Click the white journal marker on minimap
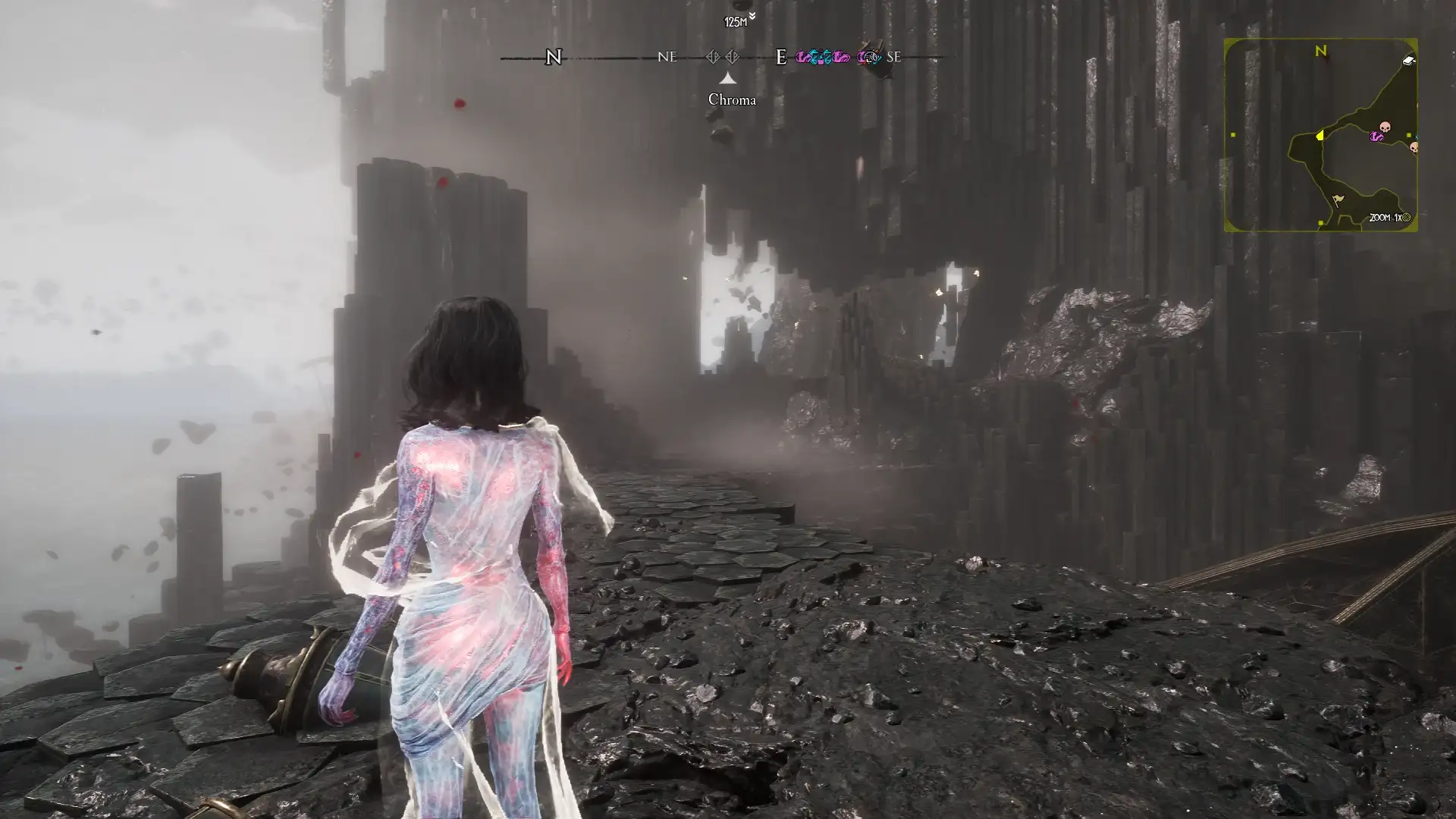Image resolution: width=1456 pixels, height=819 pixels. 1408,61
